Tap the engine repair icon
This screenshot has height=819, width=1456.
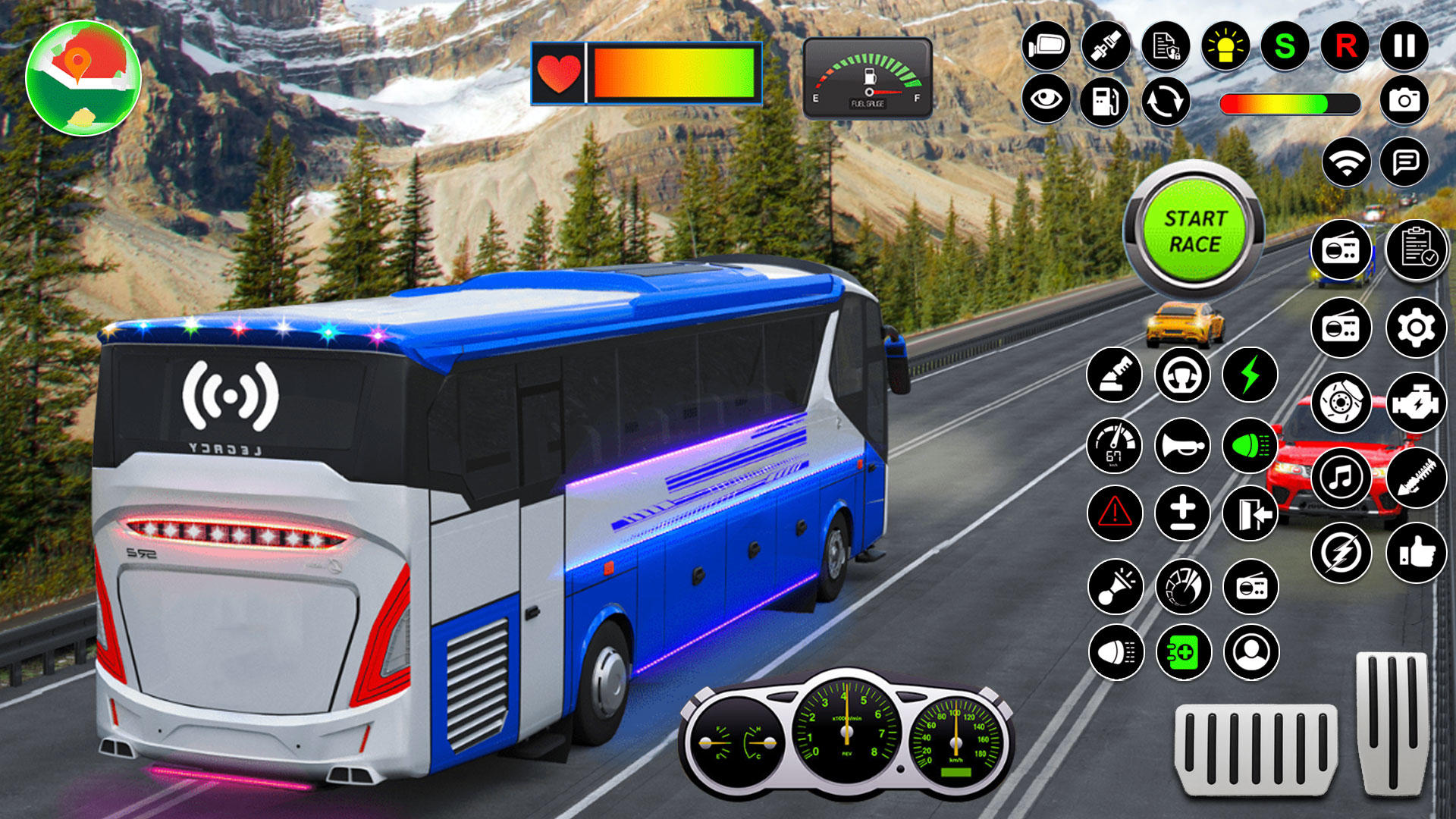point(1417,401)
